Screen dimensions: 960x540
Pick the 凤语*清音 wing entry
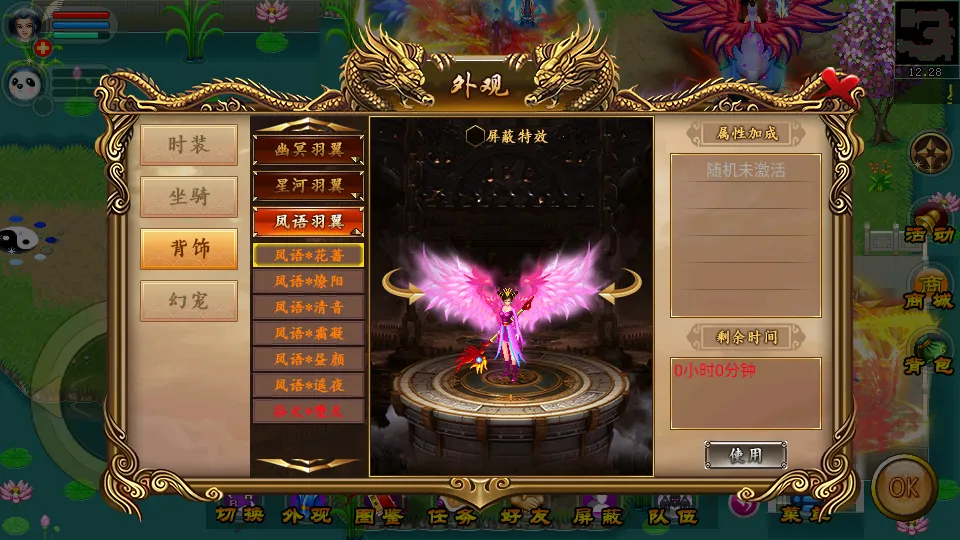[x=308, y=307]
